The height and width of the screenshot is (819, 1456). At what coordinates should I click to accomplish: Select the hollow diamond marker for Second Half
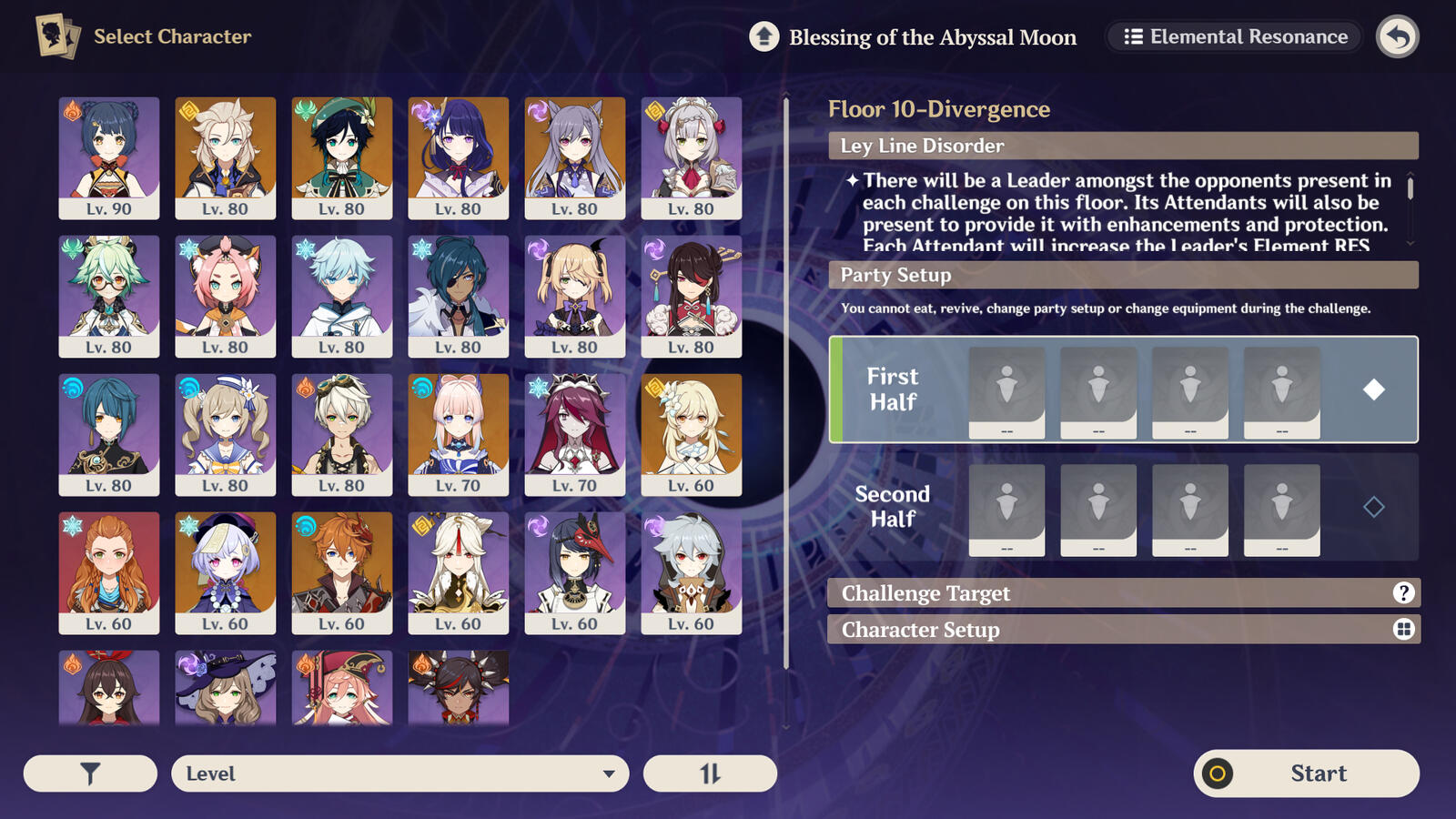(x=1375, y=507)
